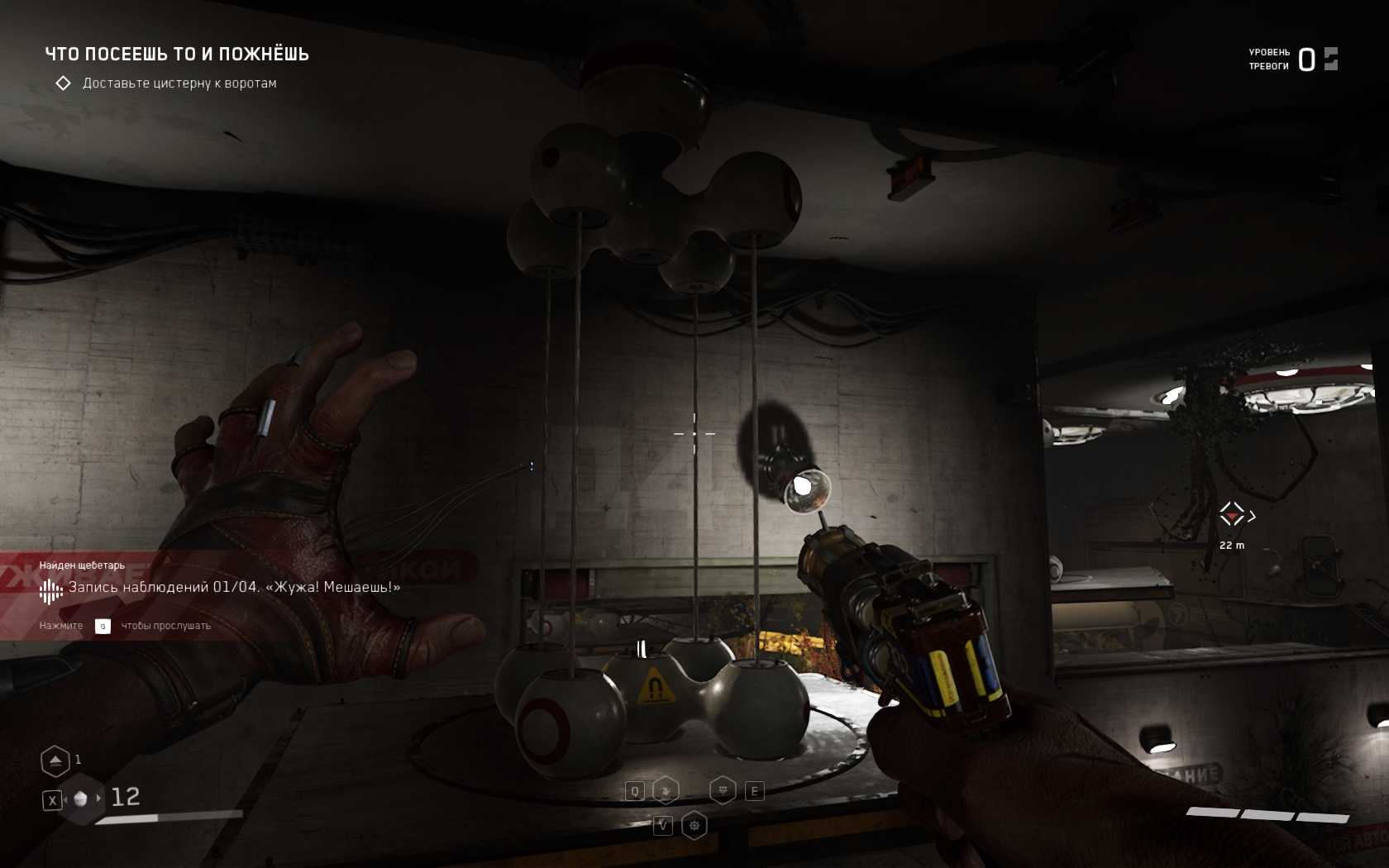Activate the hexagon ability icon beside Q
The width and height of the screenshot is (1389, 868).
point(666,791)
